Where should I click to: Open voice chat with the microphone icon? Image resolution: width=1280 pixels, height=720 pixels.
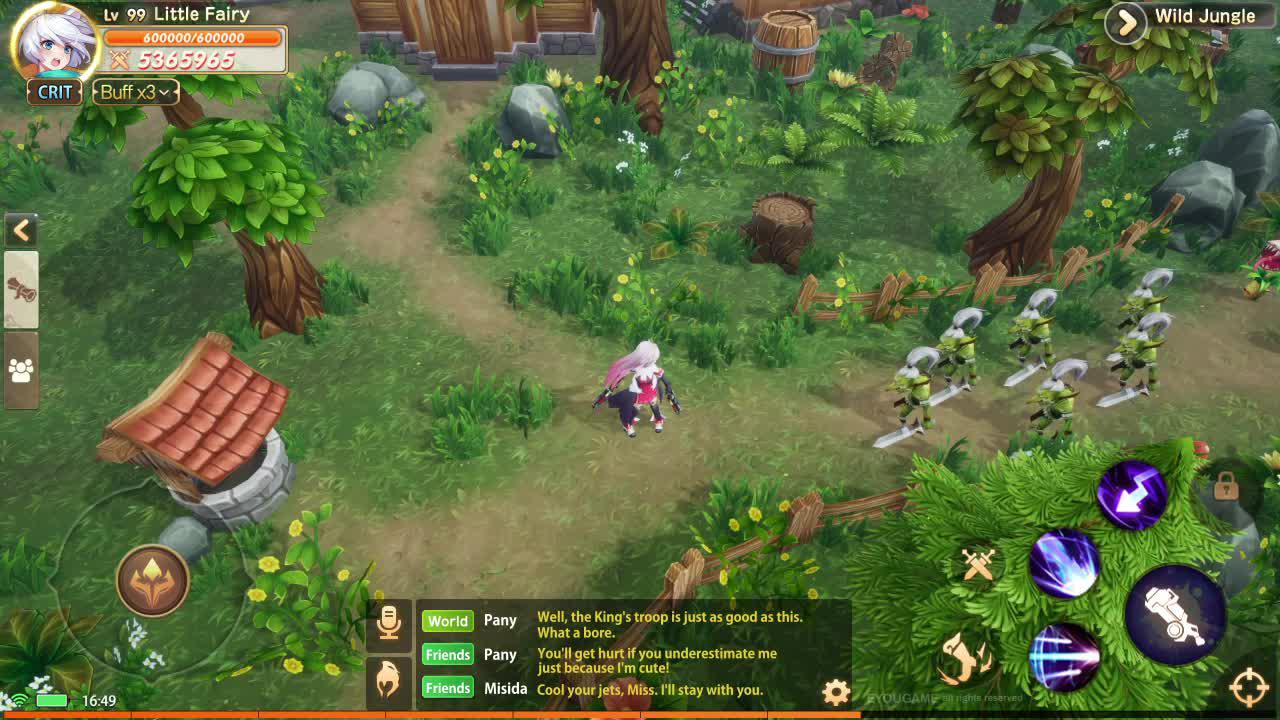pos(386,620)
